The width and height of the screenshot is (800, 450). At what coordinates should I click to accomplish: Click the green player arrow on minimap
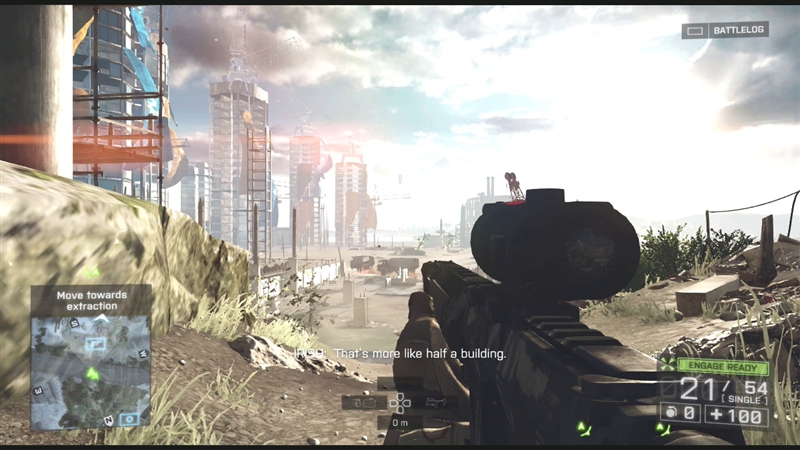coord(92,374)
